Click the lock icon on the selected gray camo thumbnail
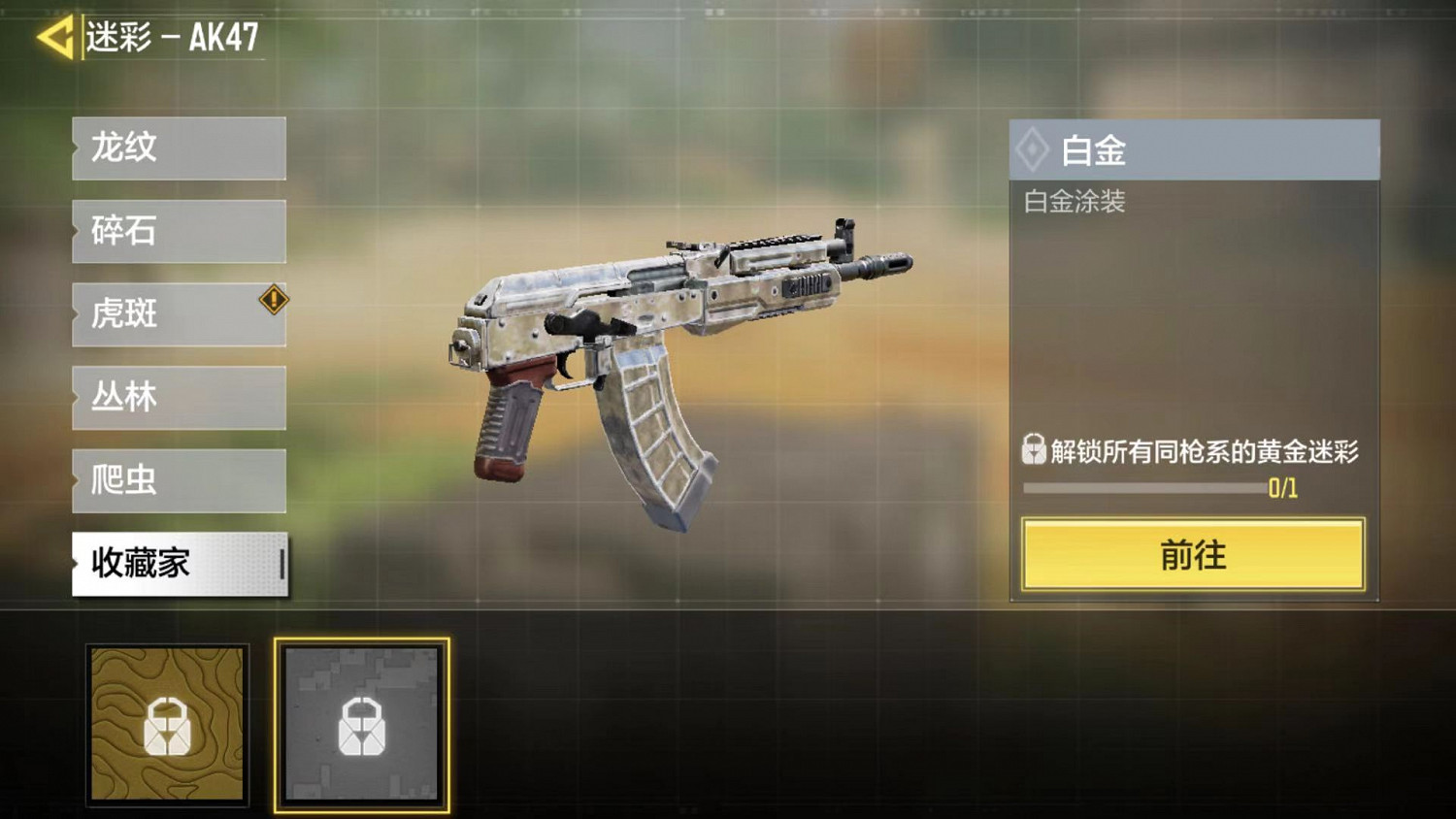The height and width of the screenshot is (819, 1456). pos(362,724)
